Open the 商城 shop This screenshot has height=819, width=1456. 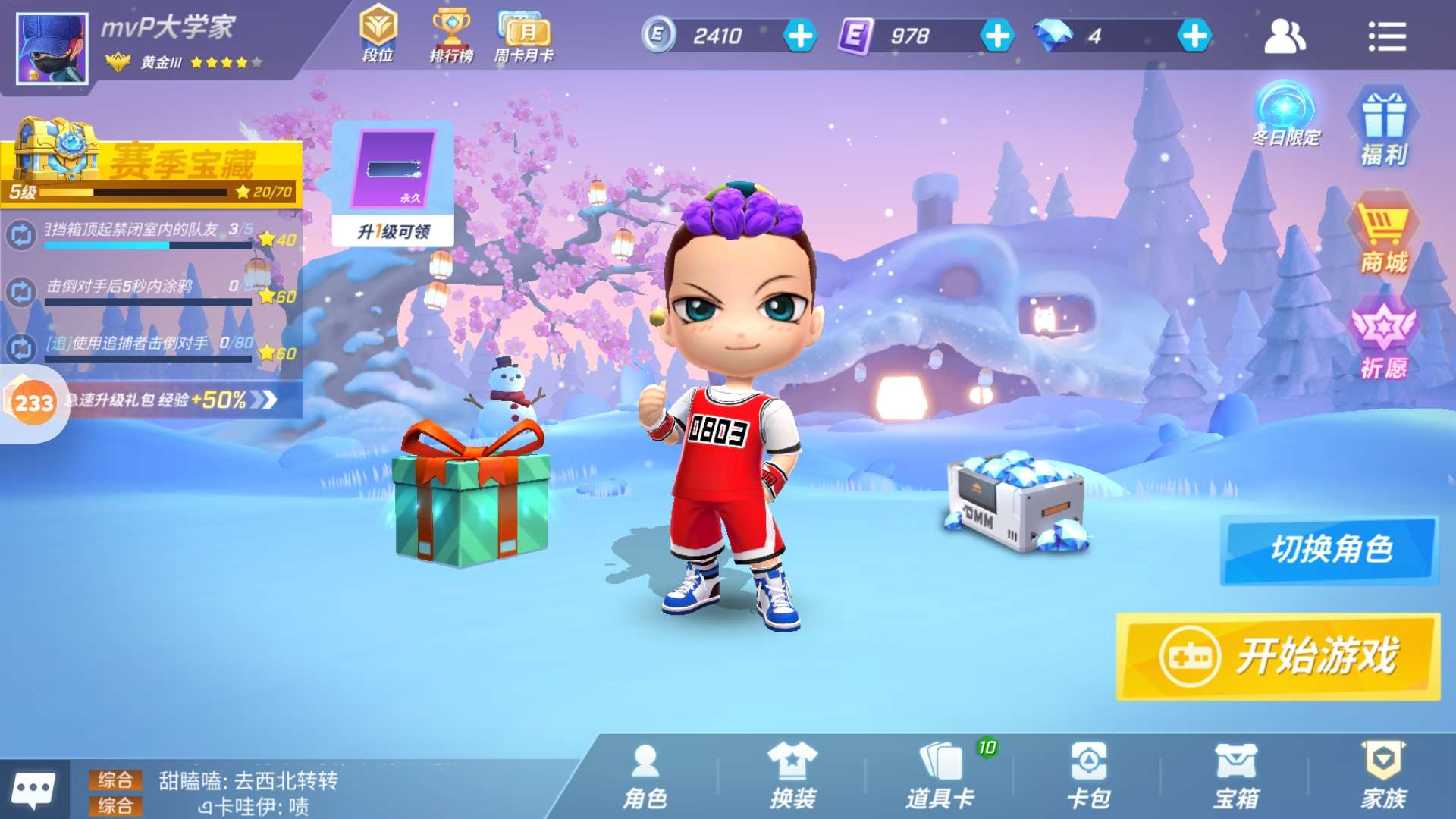point(1383,235)
